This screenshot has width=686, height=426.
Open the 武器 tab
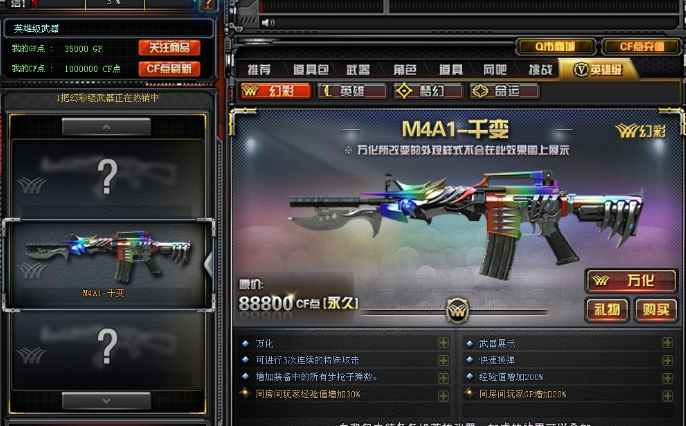point(357,69)
